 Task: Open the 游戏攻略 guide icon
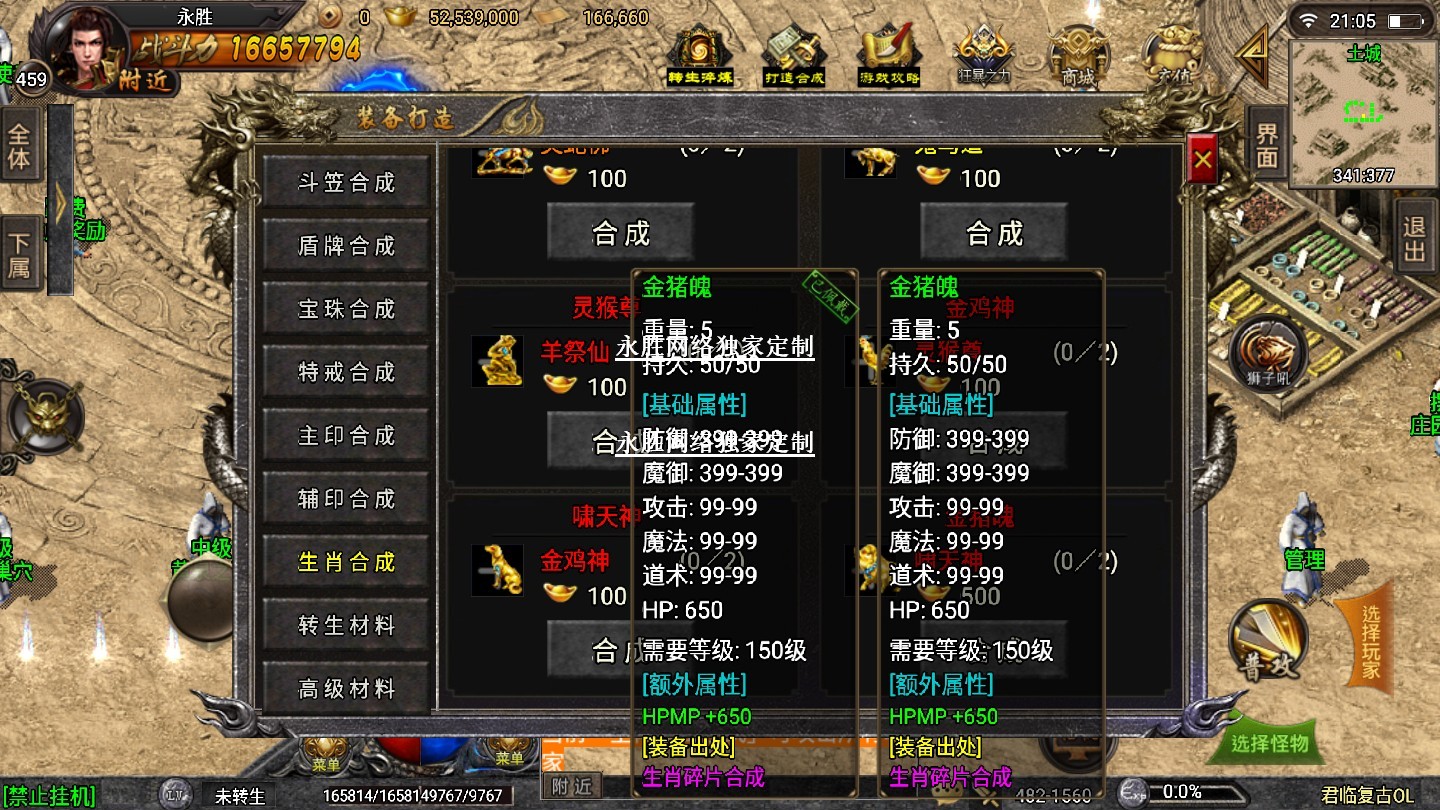point(889,55)
